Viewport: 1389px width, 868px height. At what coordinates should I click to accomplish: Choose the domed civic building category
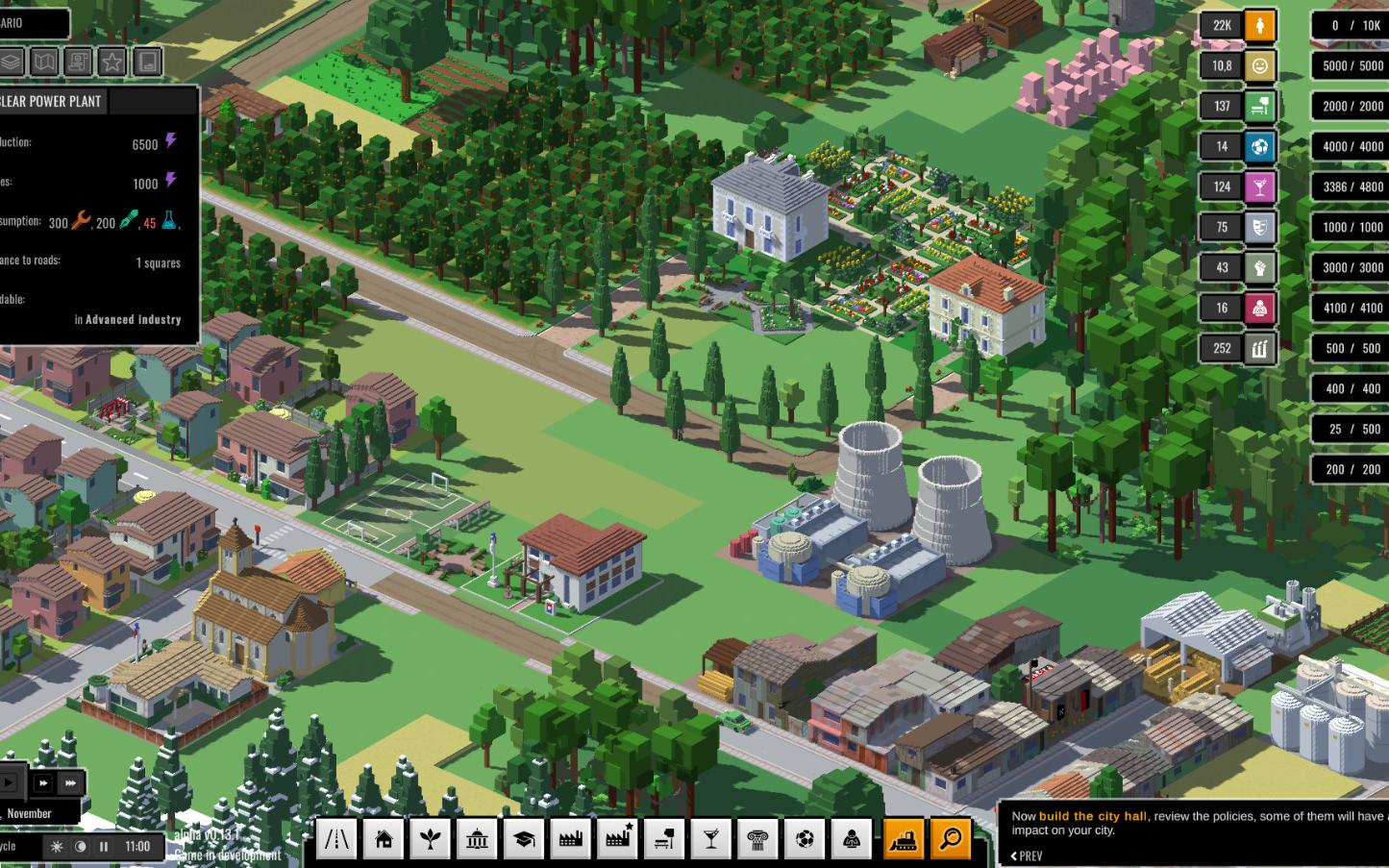click(x=477, y=840)
